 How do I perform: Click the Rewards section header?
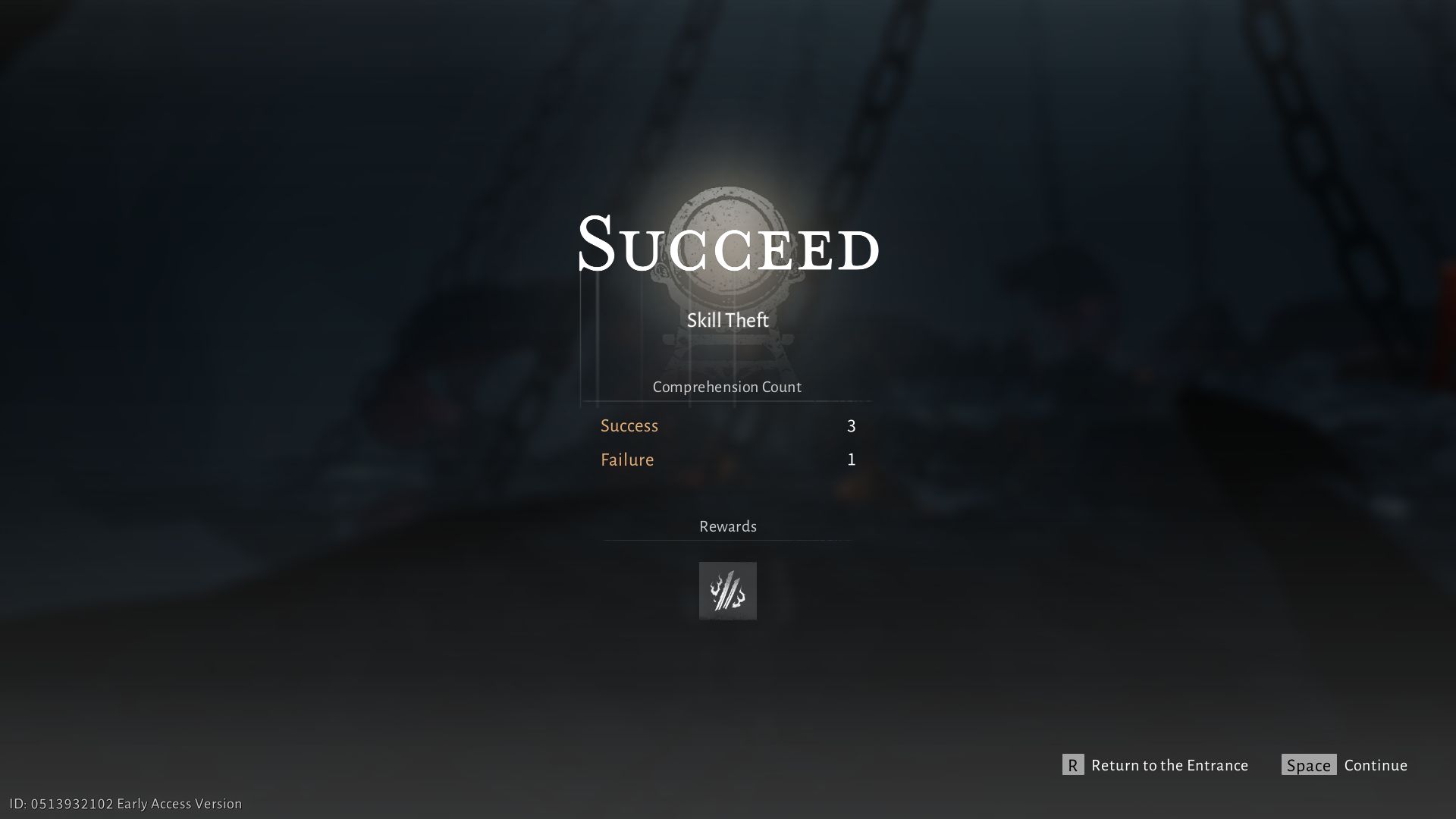727,526
